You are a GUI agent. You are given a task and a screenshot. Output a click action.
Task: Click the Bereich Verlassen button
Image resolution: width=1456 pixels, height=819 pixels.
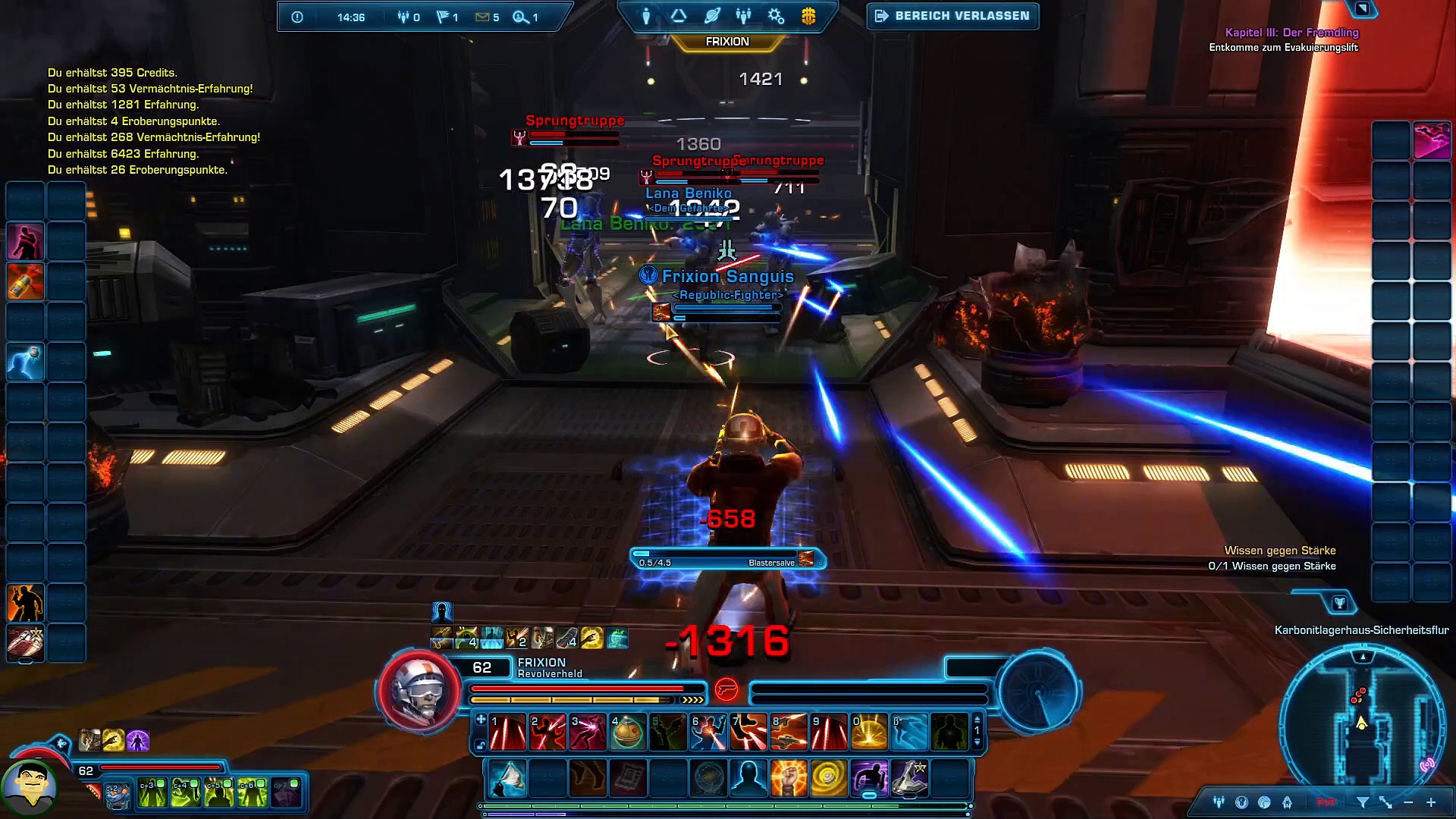[952, 16]
